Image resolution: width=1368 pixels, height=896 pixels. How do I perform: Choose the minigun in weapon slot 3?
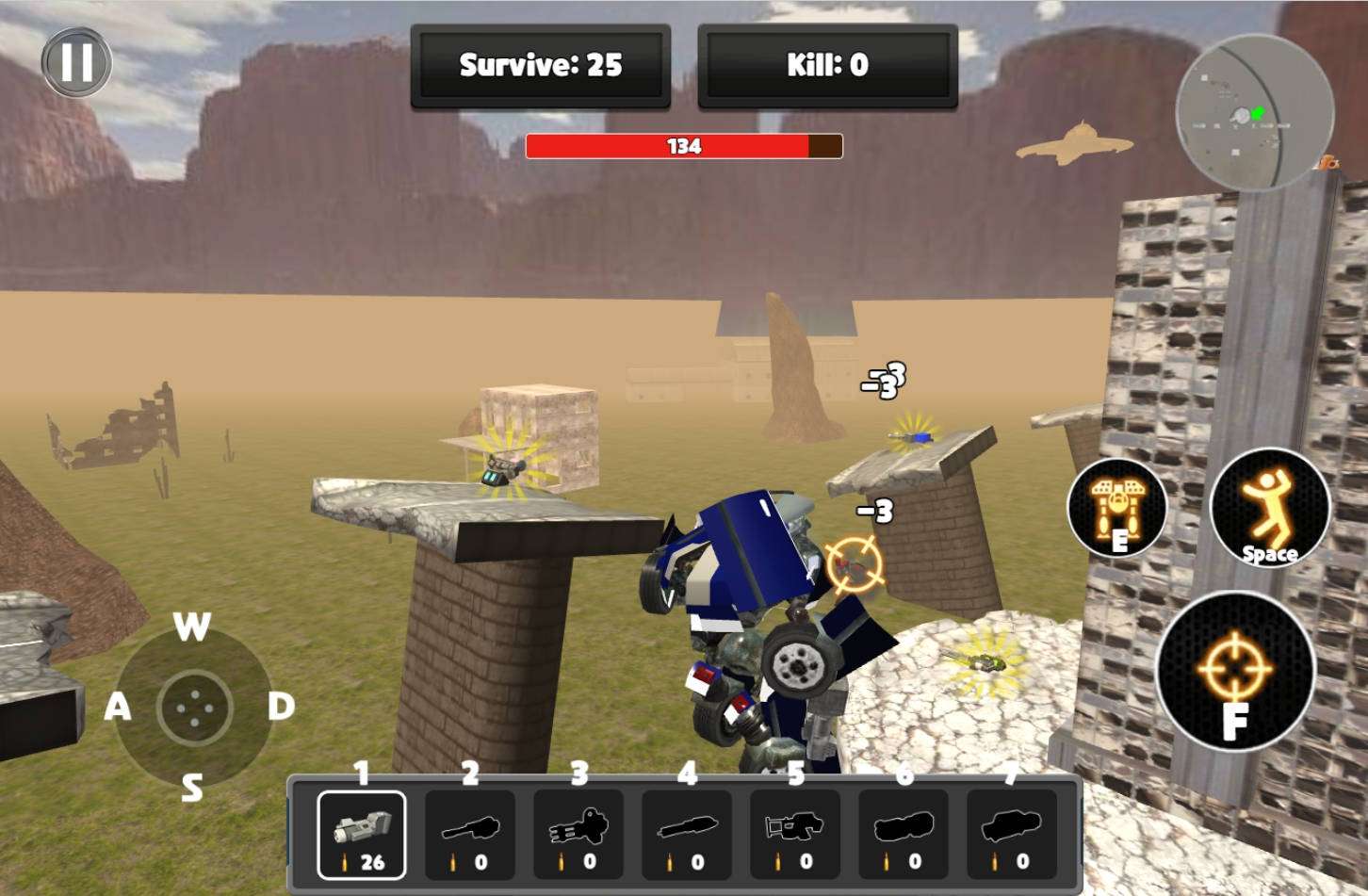[x=578, y=835]
